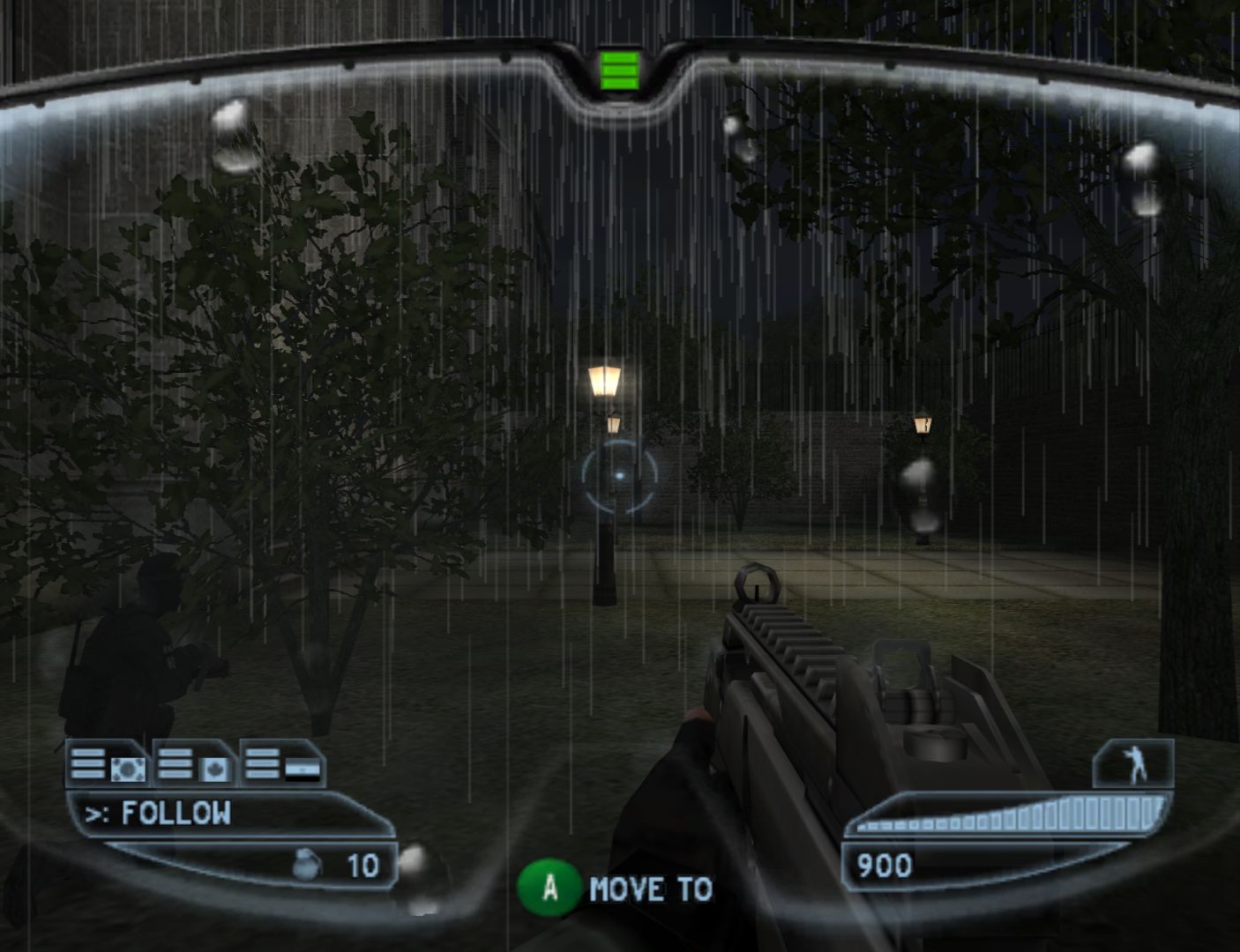Click the standing soldier stance icon
Viewport: 1240px width, 952px height.
1134,763
